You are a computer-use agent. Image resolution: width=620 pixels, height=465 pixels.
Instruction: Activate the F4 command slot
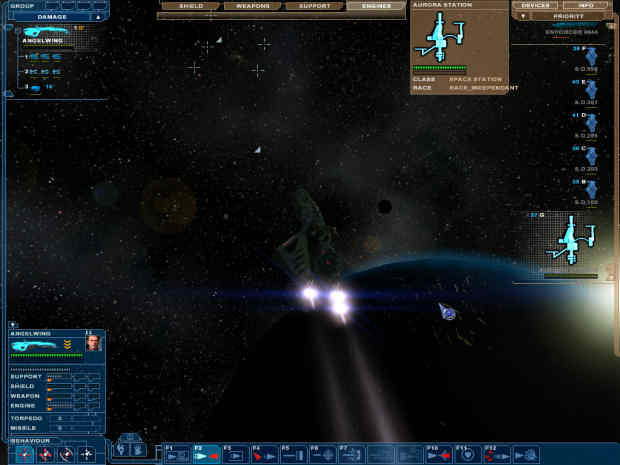click(264, 455)
